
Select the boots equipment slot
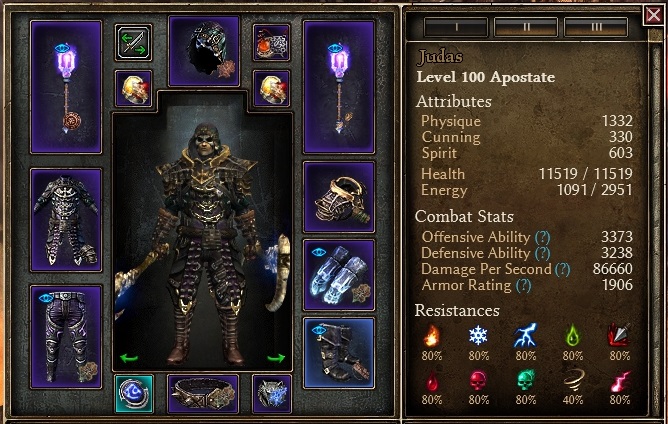click(339, 351)
